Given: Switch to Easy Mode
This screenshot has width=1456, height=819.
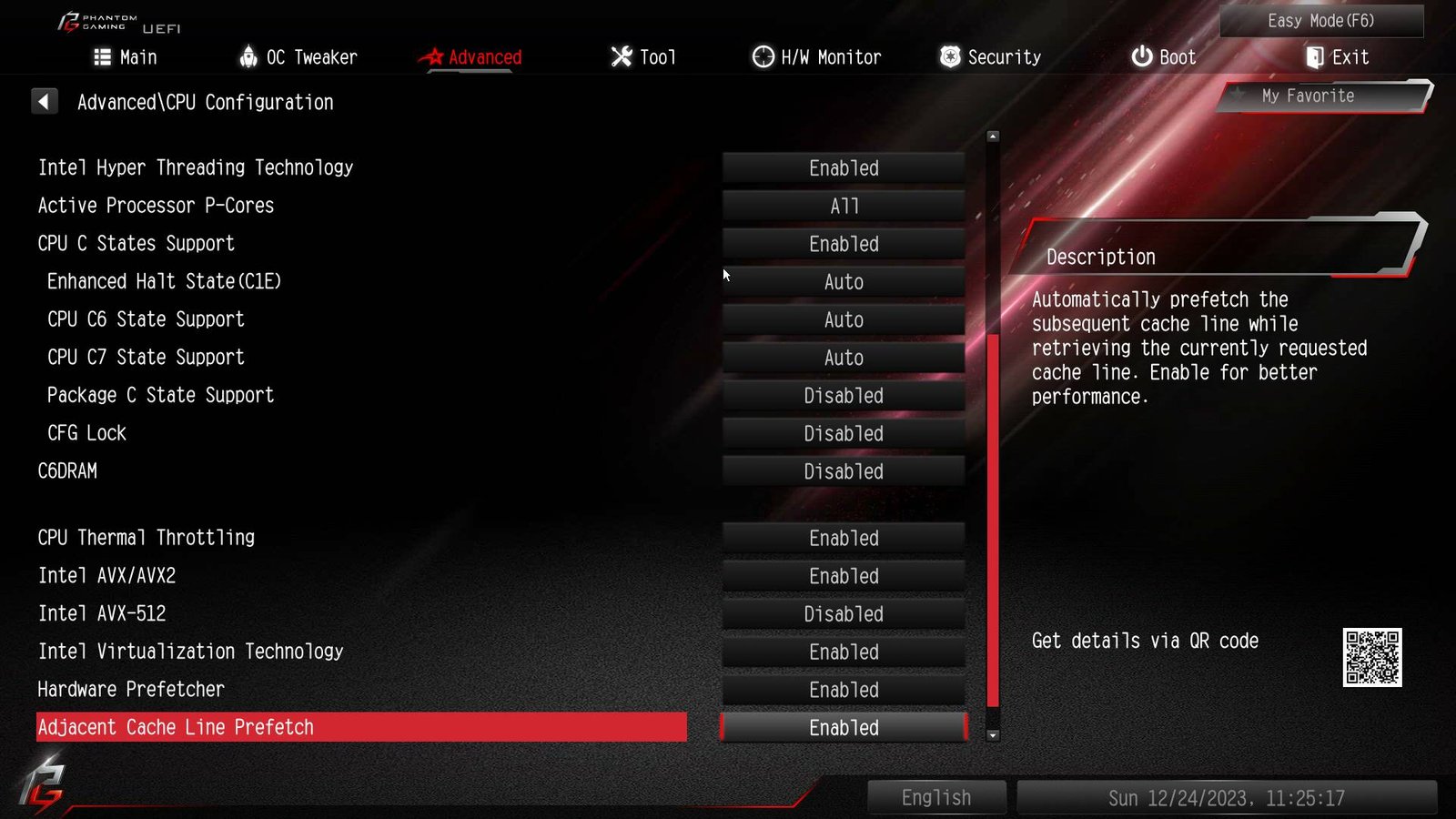Looking at the screenshot, I should click(x=1320, y=21).
